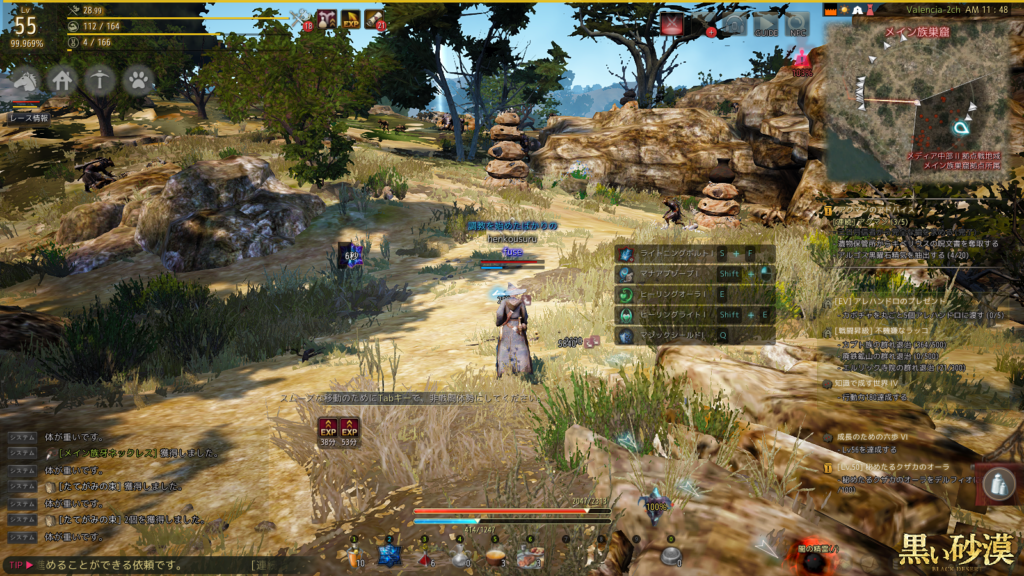The image size is (1024, 576).
Task: Open the scroll icon with badge 21
Action: coord(374,19)
